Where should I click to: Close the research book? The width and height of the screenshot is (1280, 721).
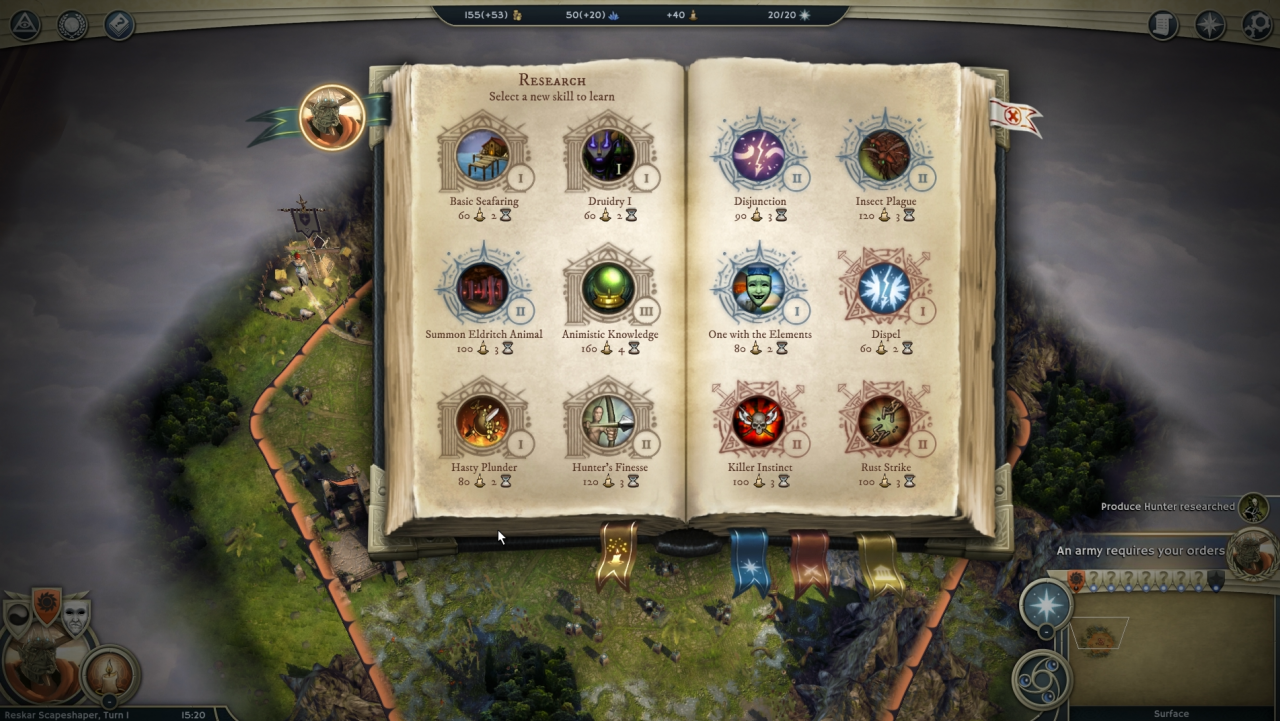(x=1013, y=116)
